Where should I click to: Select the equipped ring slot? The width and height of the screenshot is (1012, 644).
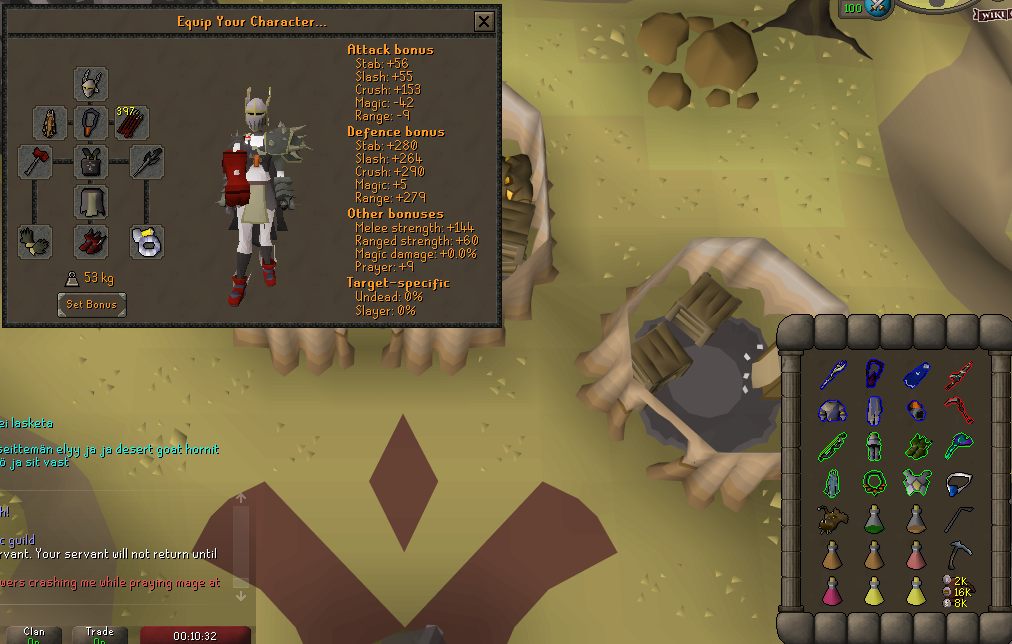pyautogui.click(x=147, y=241)
